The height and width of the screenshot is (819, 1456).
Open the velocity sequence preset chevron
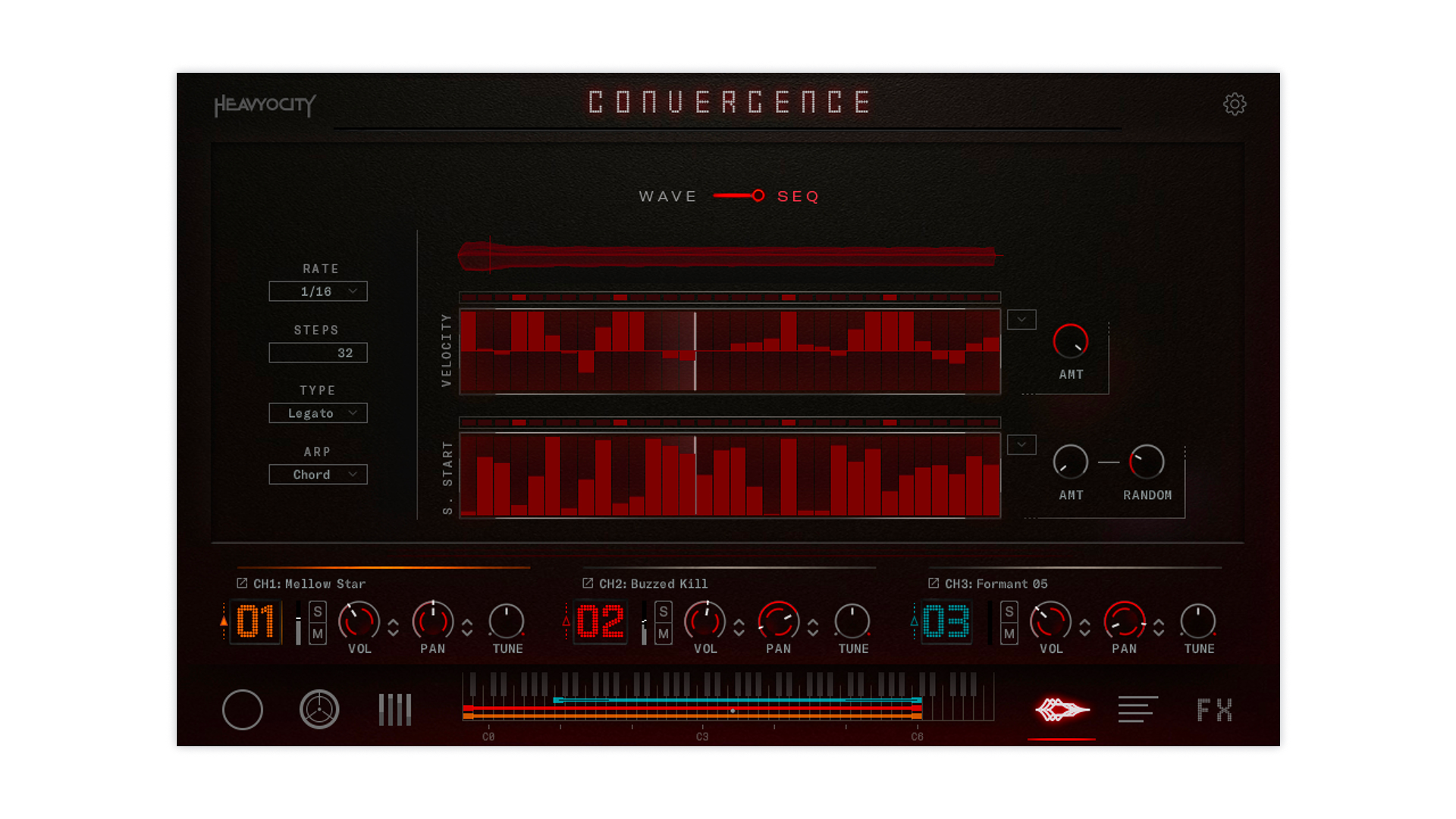pos(1021,319)
